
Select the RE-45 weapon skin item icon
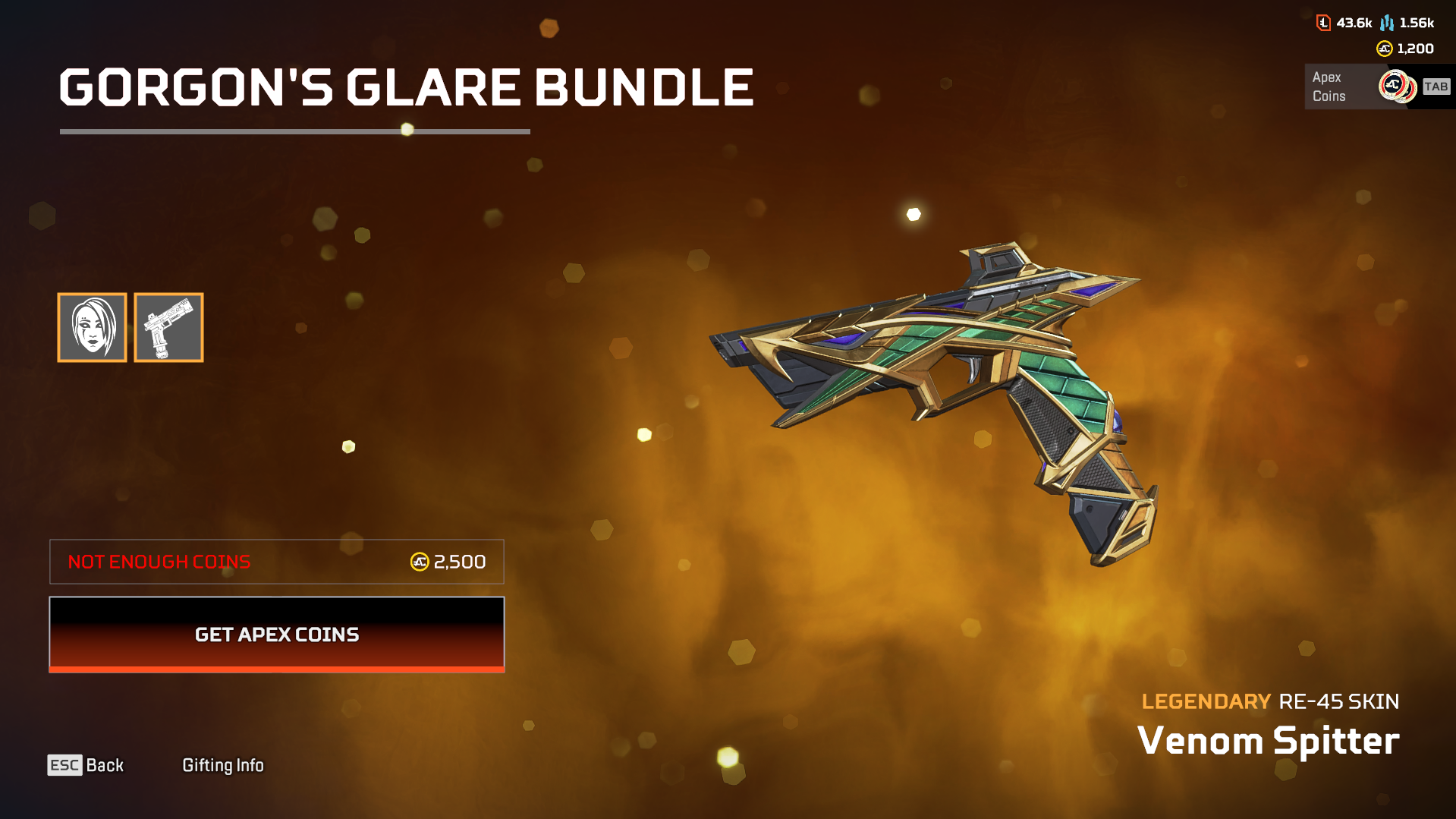tap(168, 326)
